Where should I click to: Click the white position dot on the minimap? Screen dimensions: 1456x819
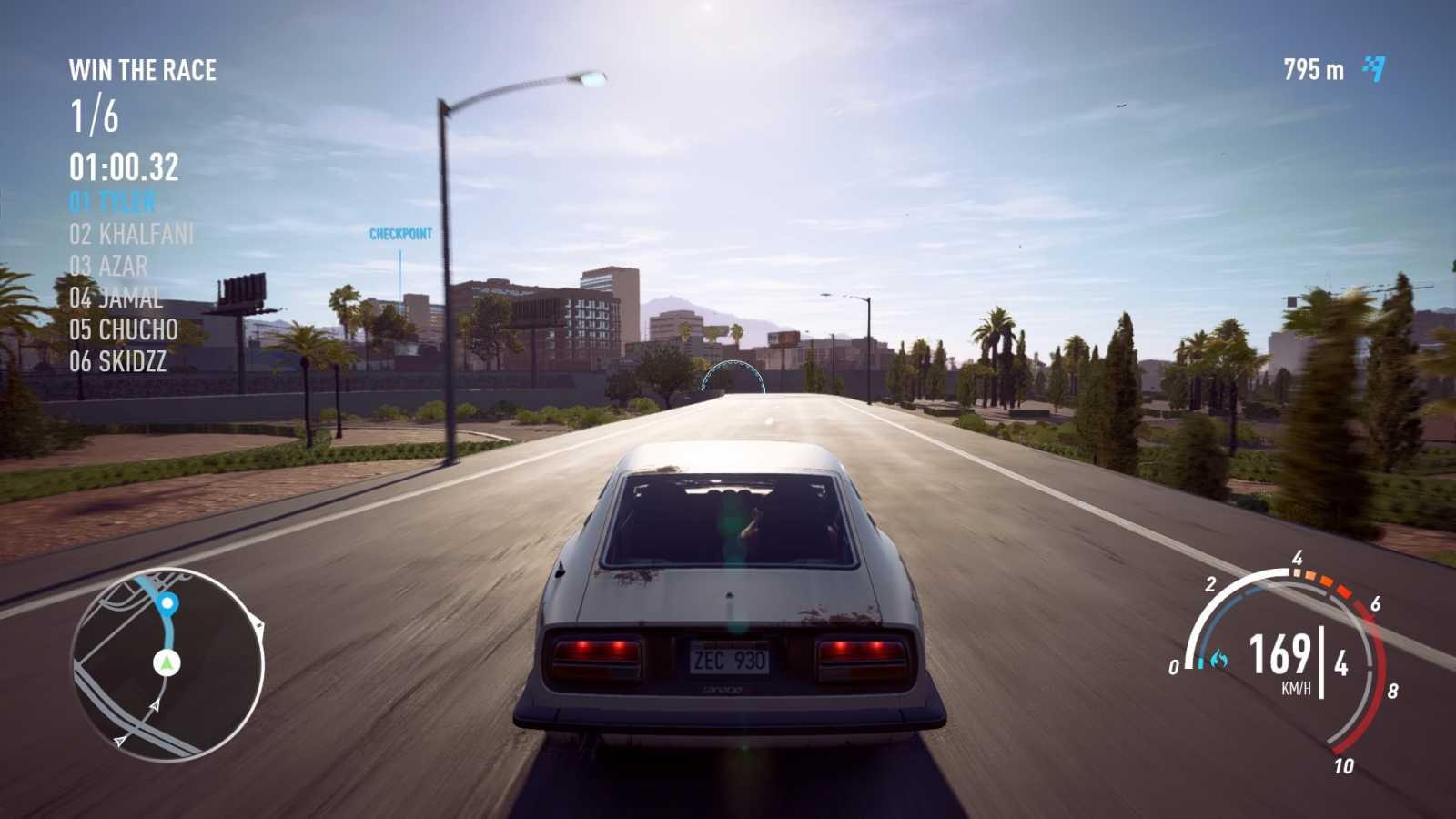pos(168,603)
